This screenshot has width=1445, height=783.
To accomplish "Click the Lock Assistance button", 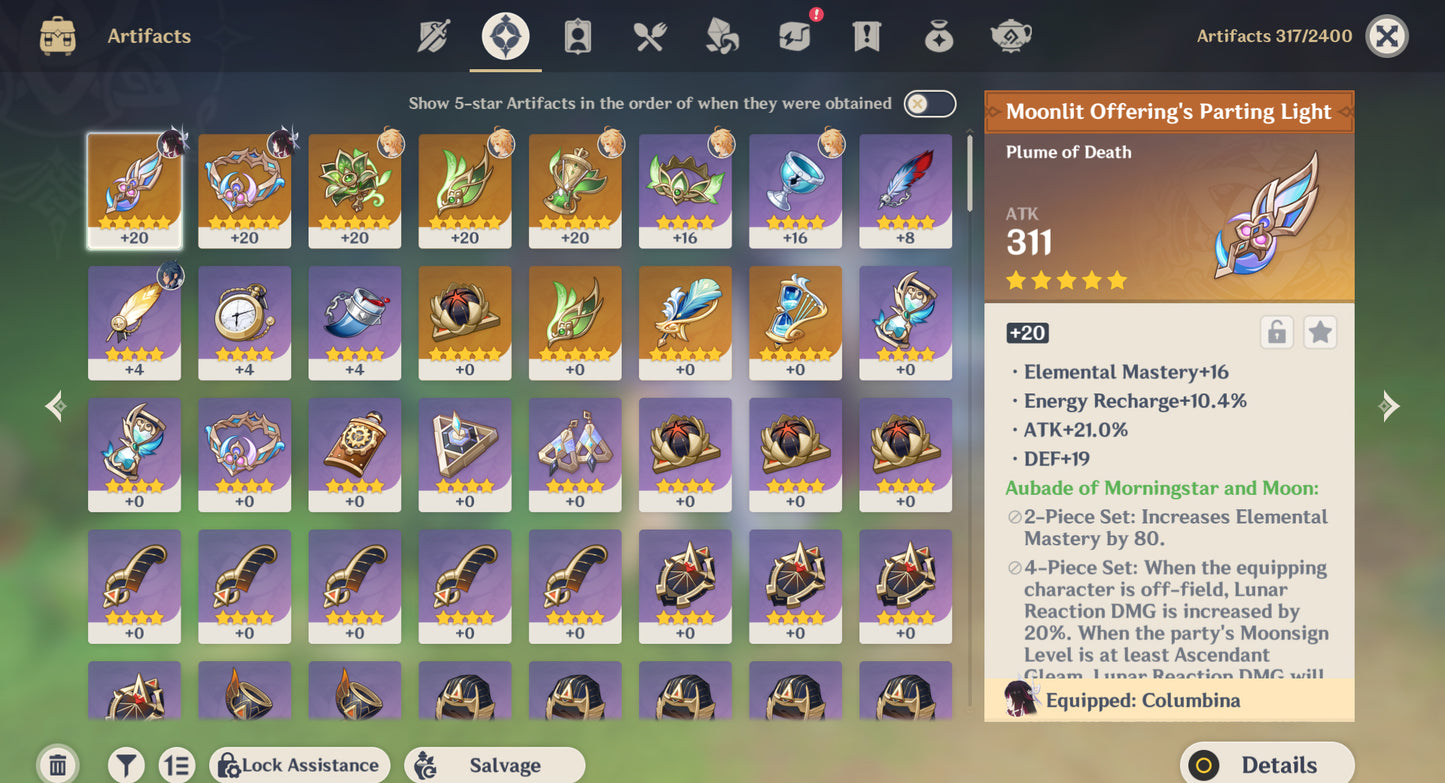I will [x=299, y=764].
